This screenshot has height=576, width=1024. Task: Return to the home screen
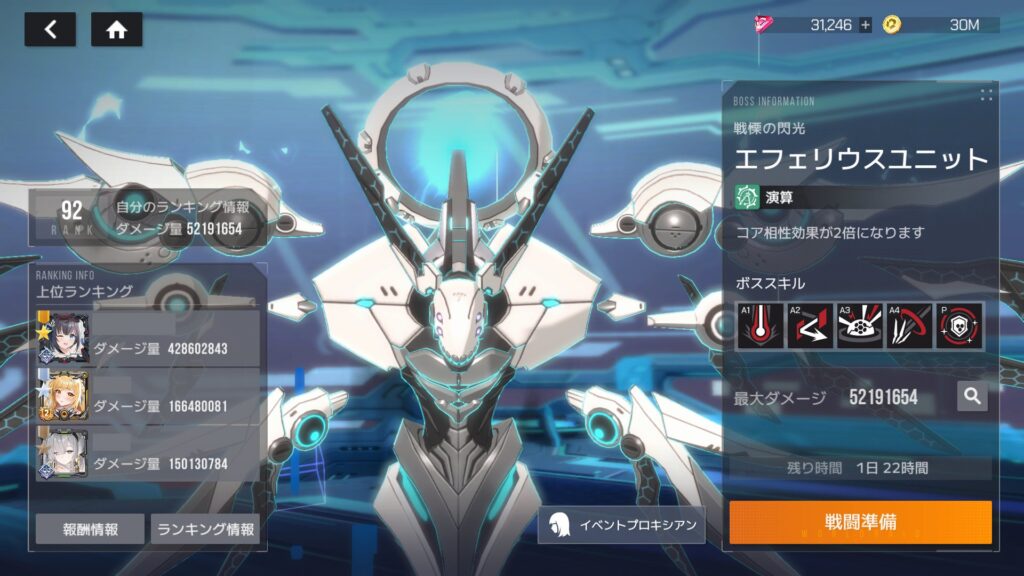[116, 29]
